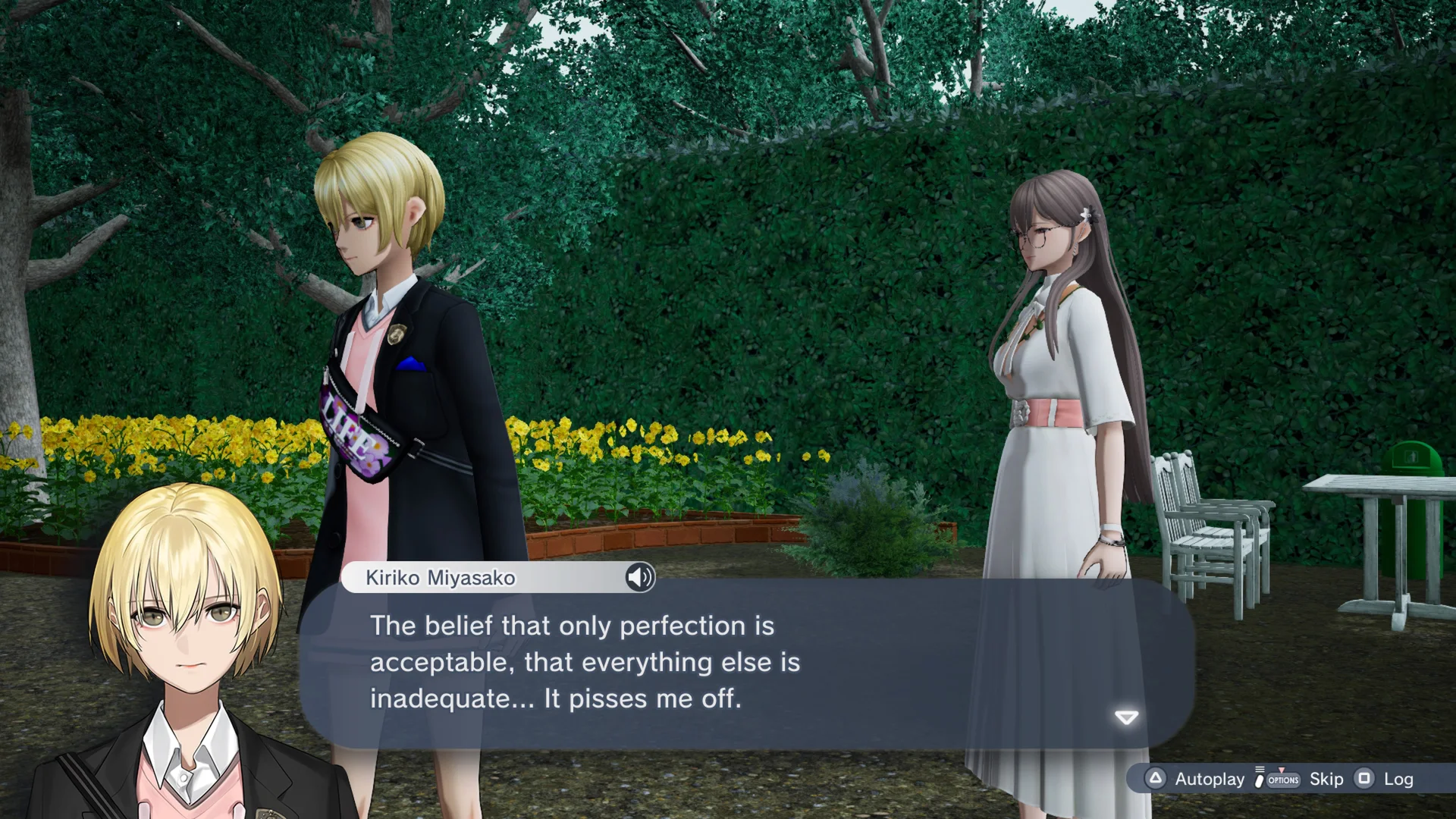This screenshot has height=819, width=1456.
Task: Replay Kiriko Miyasako's voice line via speaker icon
Action: click(x=639, y=578)
